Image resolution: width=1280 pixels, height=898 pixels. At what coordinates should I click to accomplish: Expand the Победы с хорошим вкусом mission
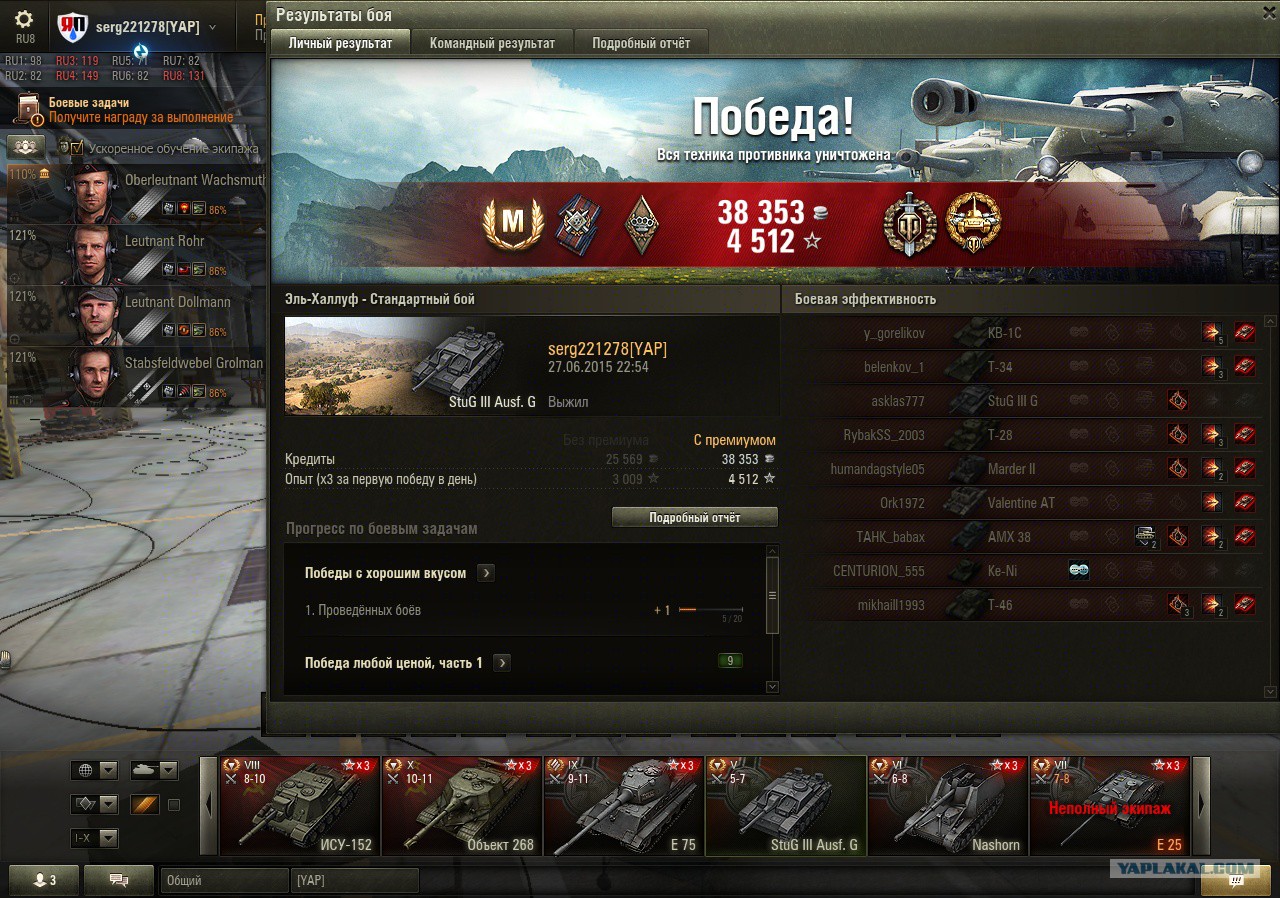click(486, 573)
